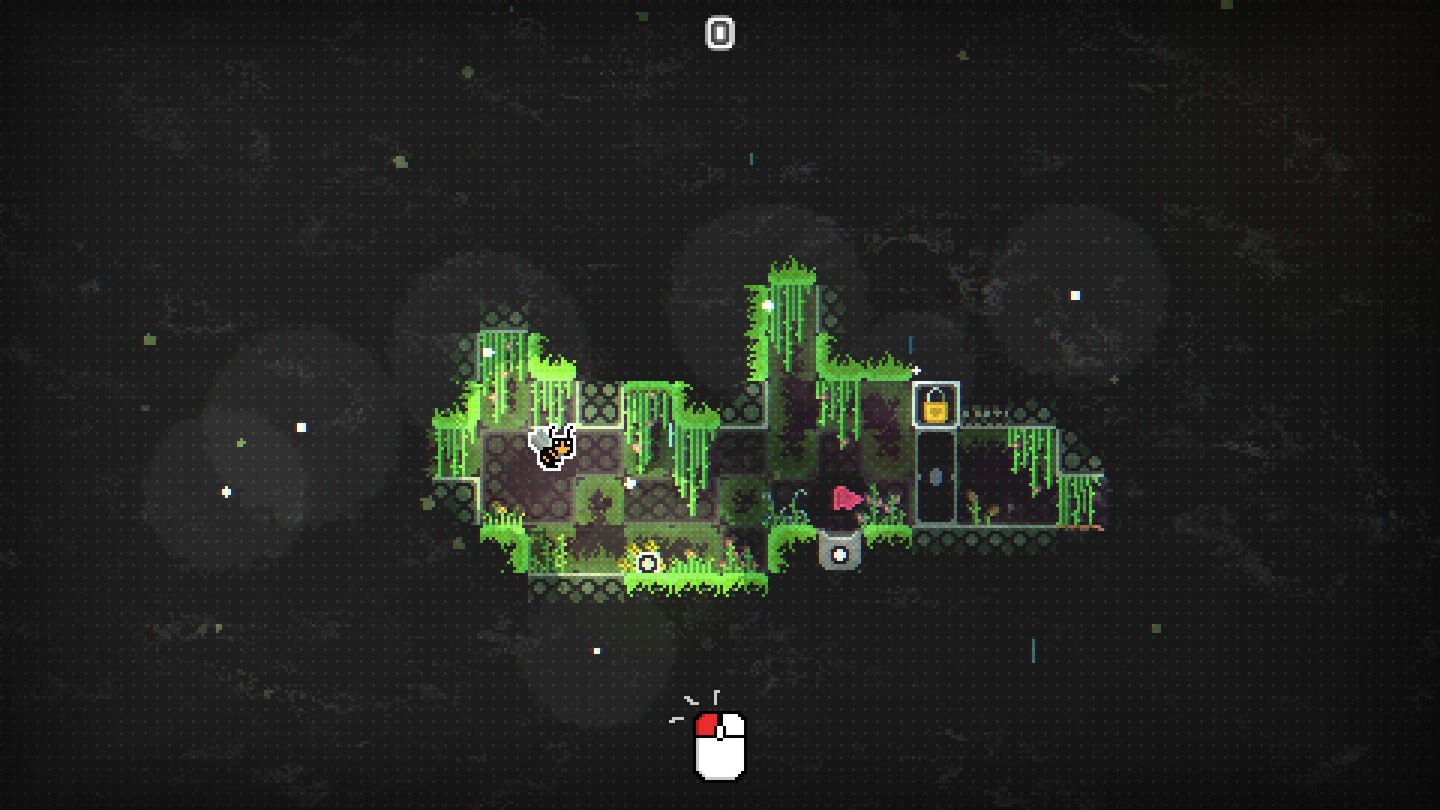Viewport: 1440px width, 810px height.
Task: Toggle the white pressure plate on the stone pedestal
Action: pos(840,556)
